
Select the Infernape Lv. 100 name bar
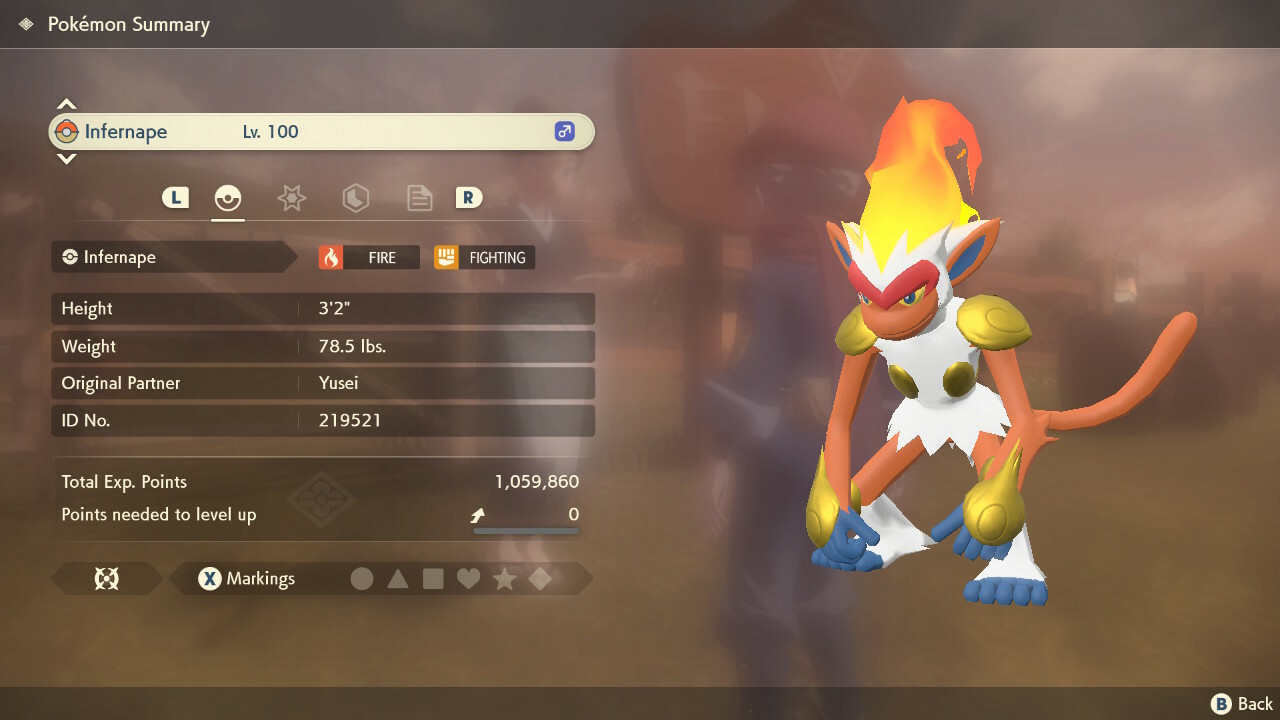(322, 132)
